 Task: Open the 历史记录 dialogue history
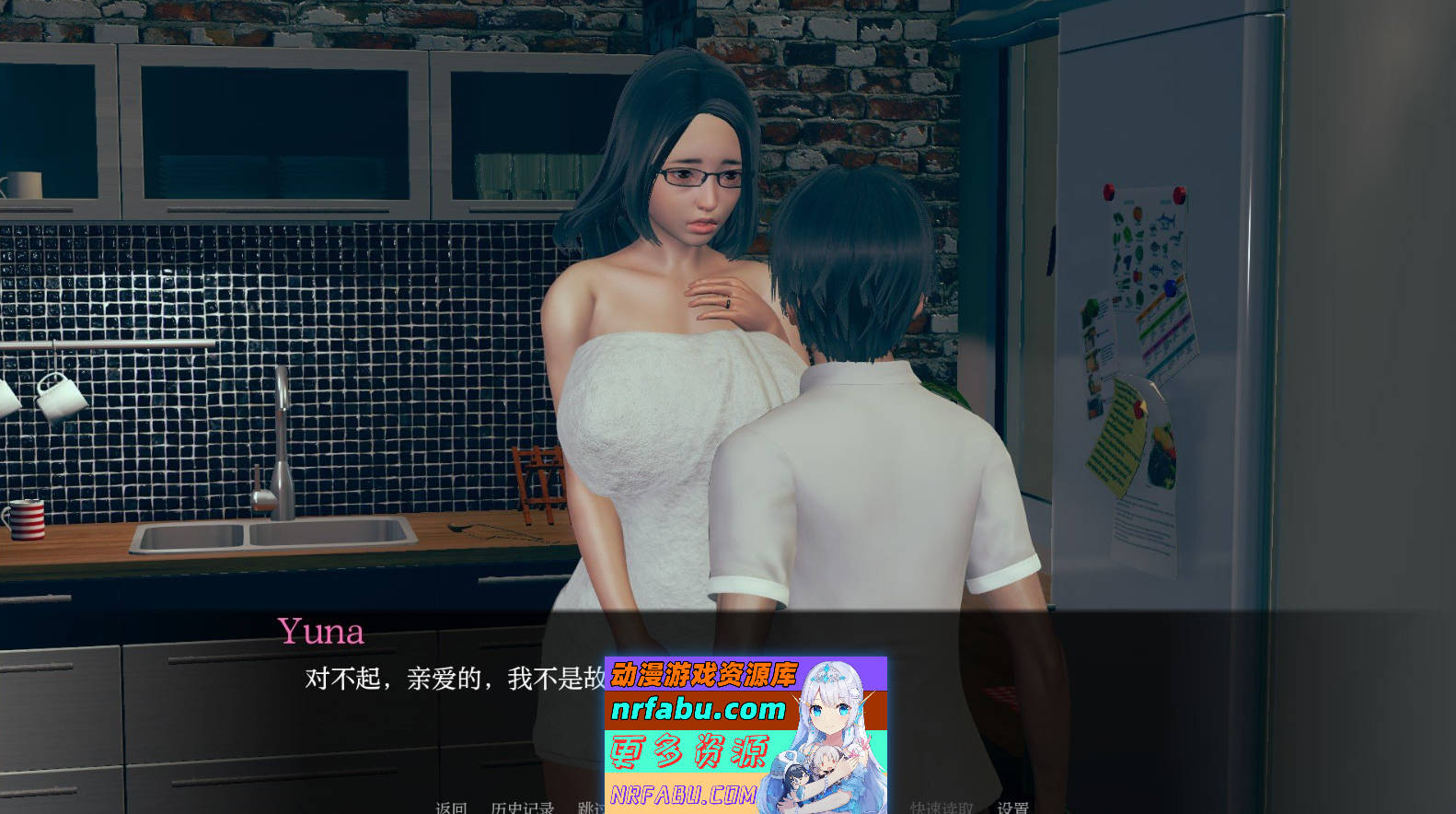521,808
